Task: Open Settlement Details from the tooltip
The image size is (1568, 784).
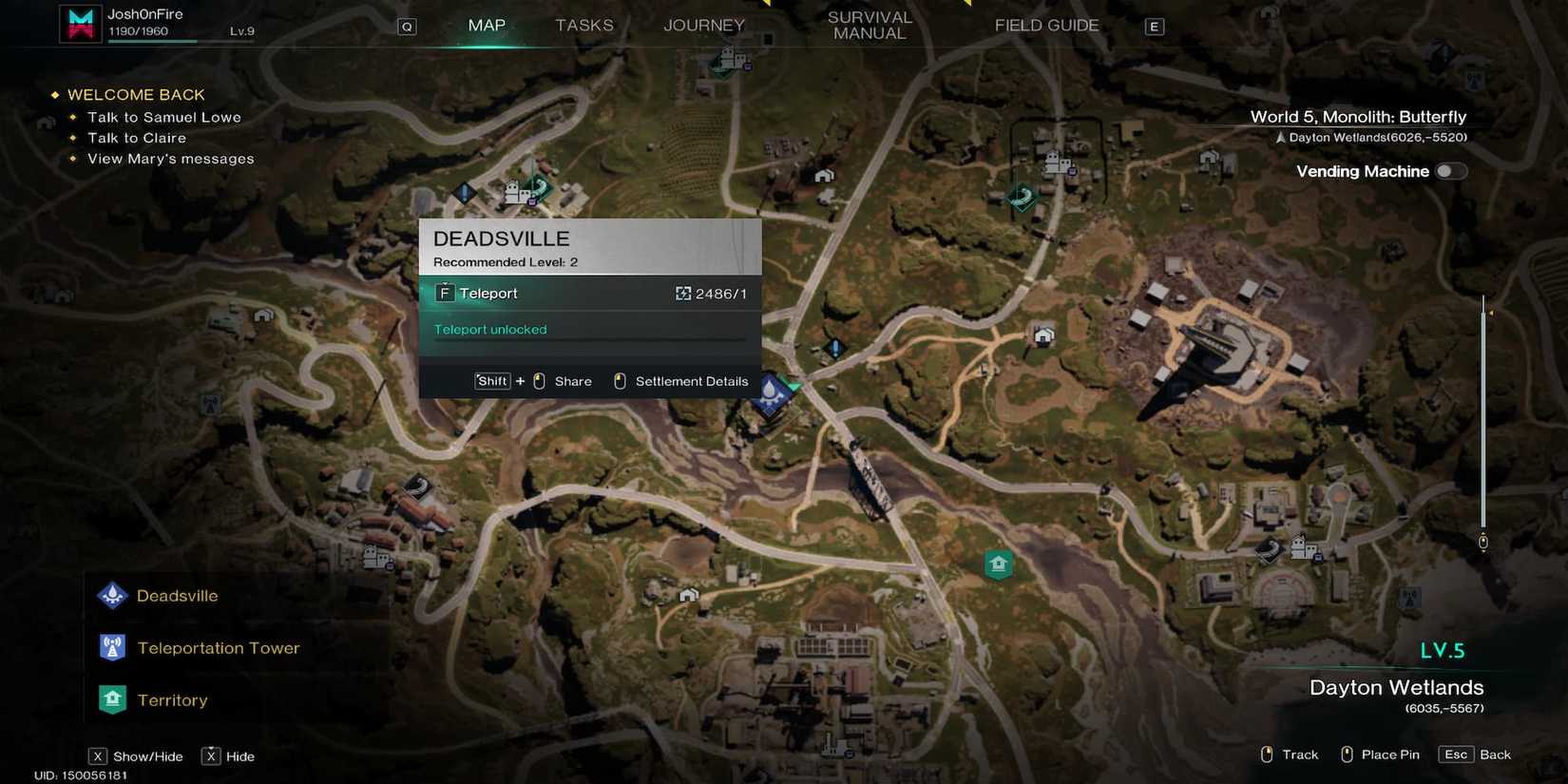Action: coord(680,381)
